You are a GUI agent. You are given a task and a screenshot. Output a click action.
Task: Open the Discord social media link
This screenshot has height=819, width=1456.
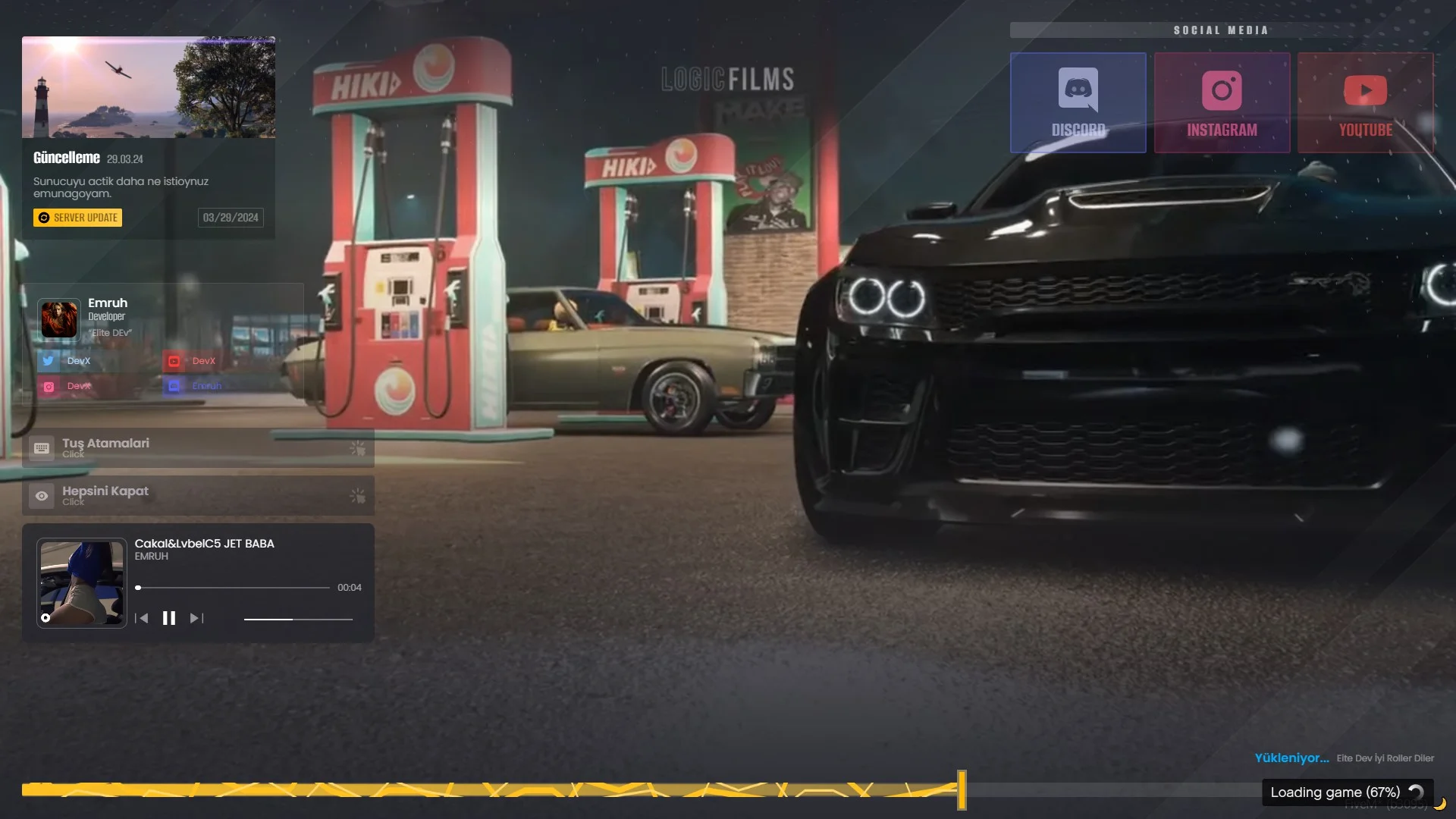click(x=1078, y=103)
